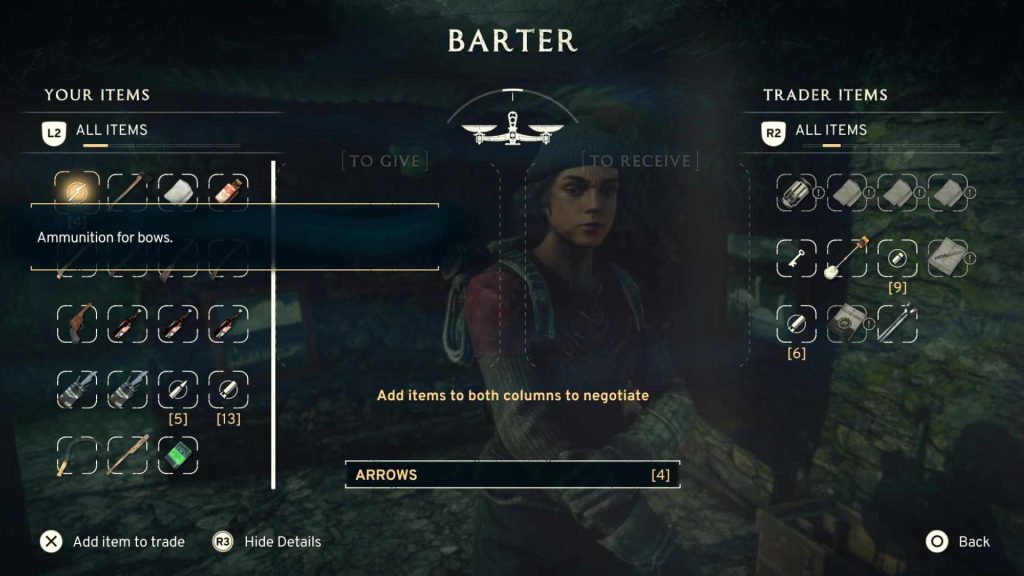
Task: Click the Back option
Action: pyautogui.click(x=959, y=541)
